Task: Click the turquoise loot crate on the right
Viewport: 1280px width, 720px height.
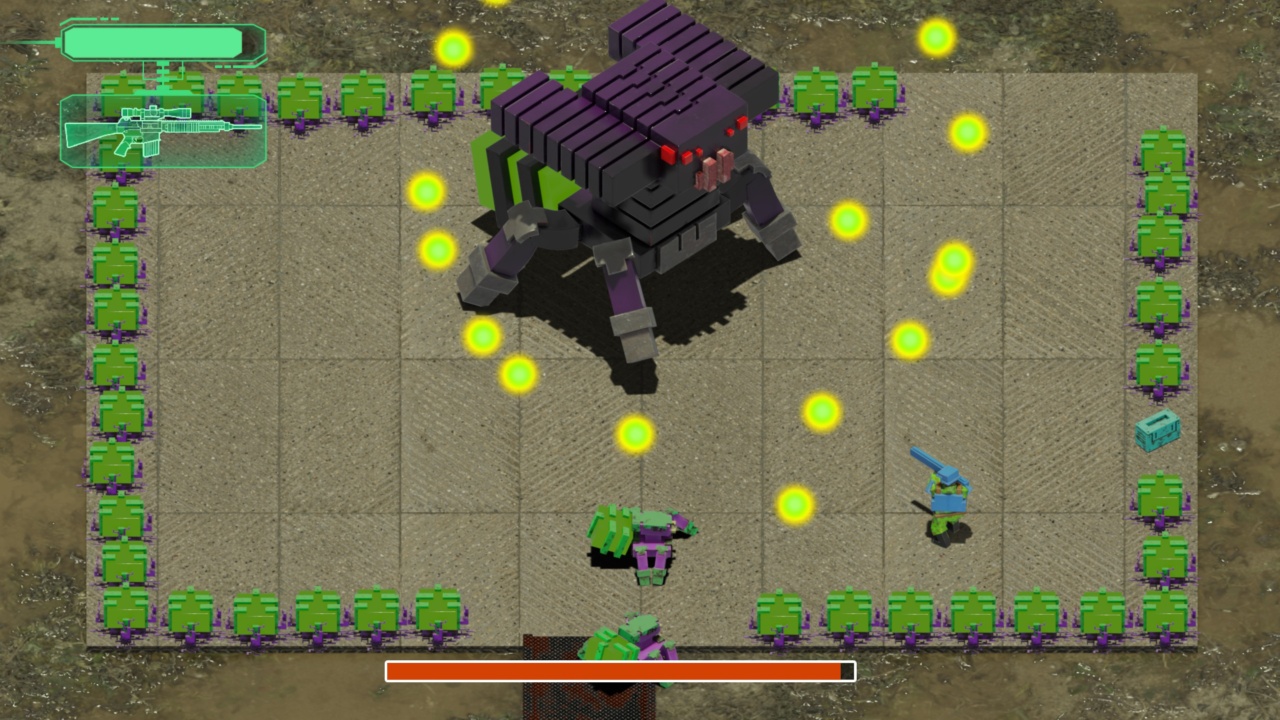Action: [1158, 432]
